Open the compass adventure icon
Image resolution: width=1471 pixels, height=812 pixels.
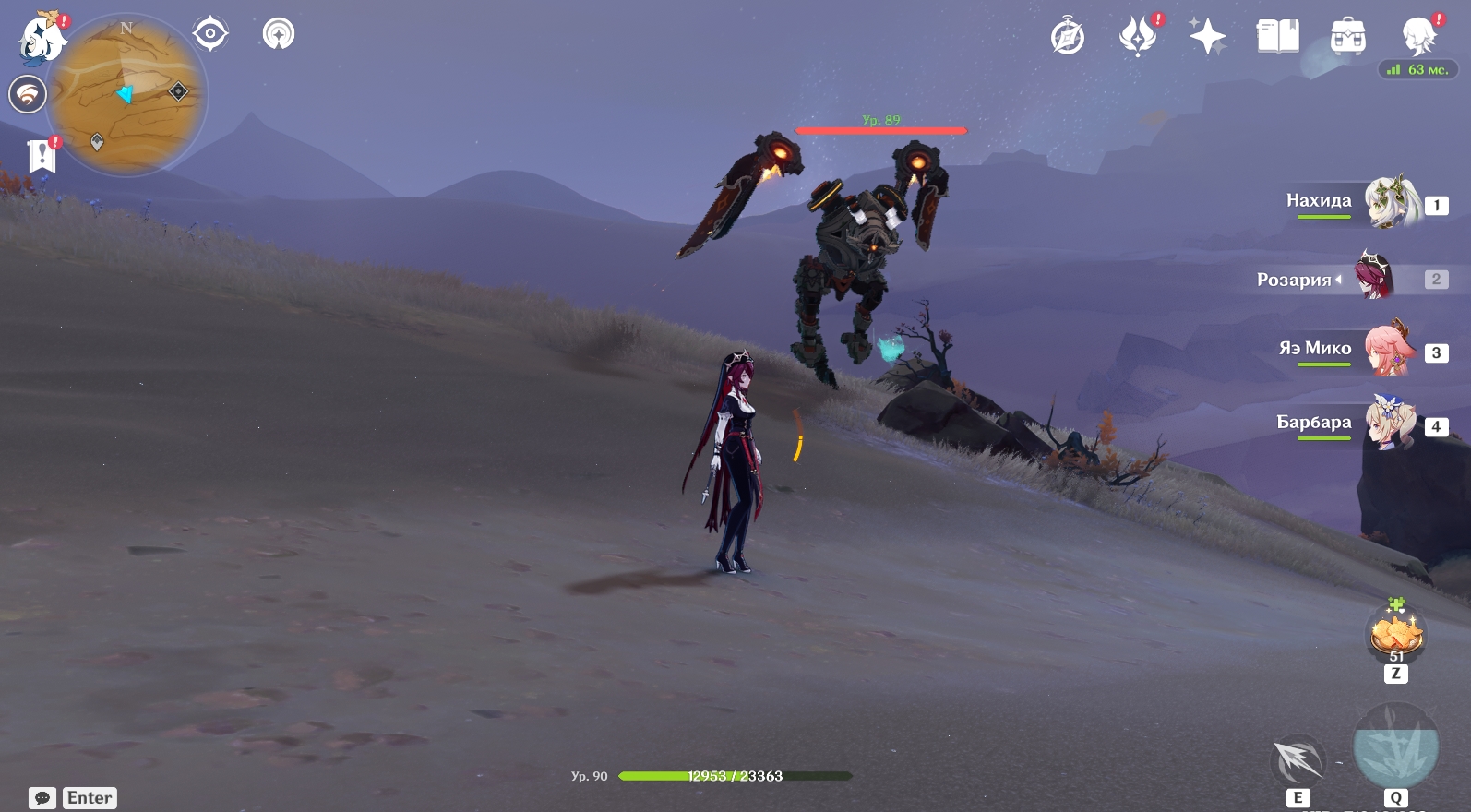coord(1068,38)
